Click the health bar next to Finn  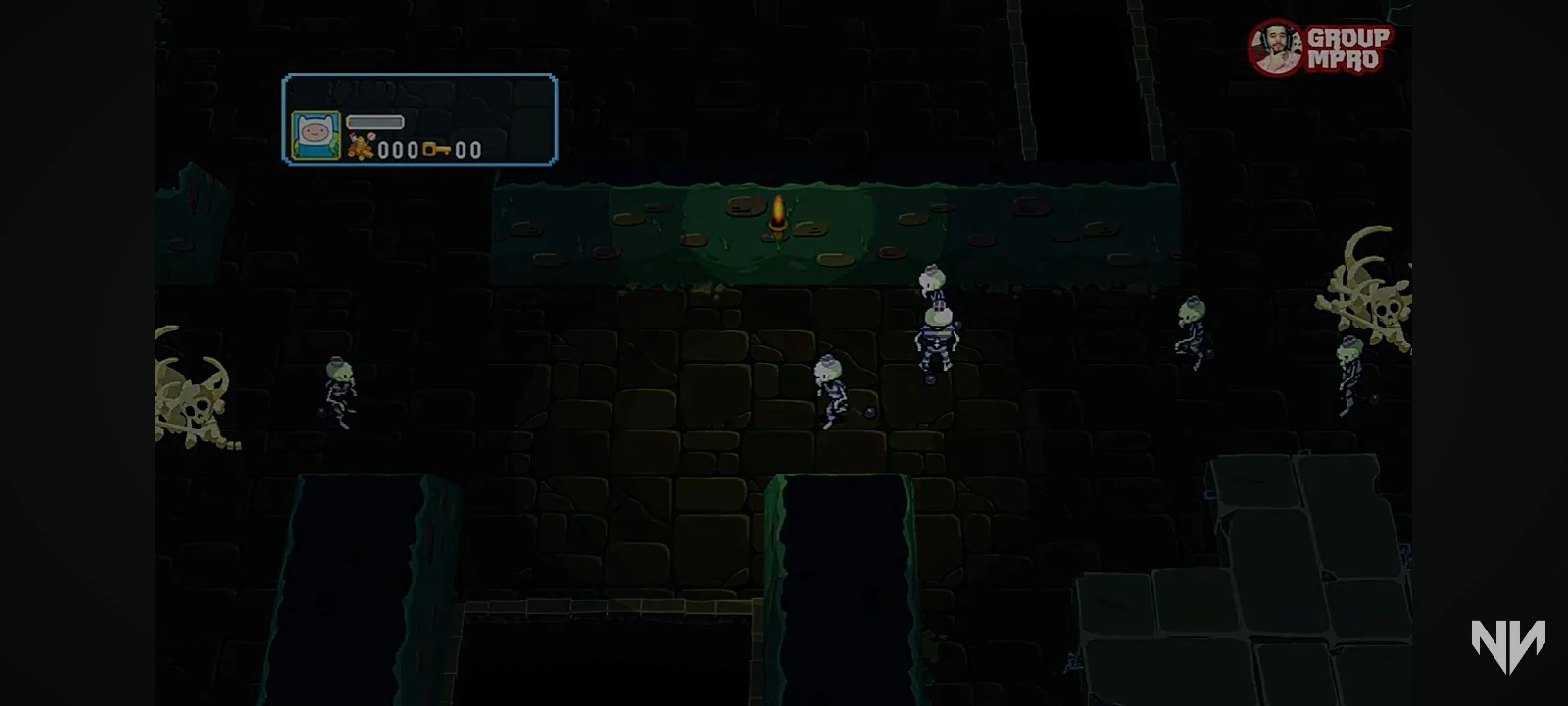pyautogui.click(x=375, y=124)
